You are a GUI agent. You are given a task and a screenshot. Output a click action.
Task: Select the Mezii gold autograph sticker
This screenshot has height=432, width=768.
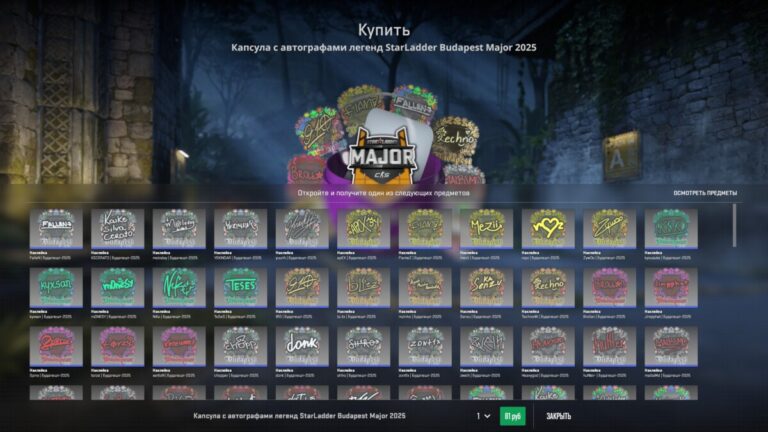point(487,228)
